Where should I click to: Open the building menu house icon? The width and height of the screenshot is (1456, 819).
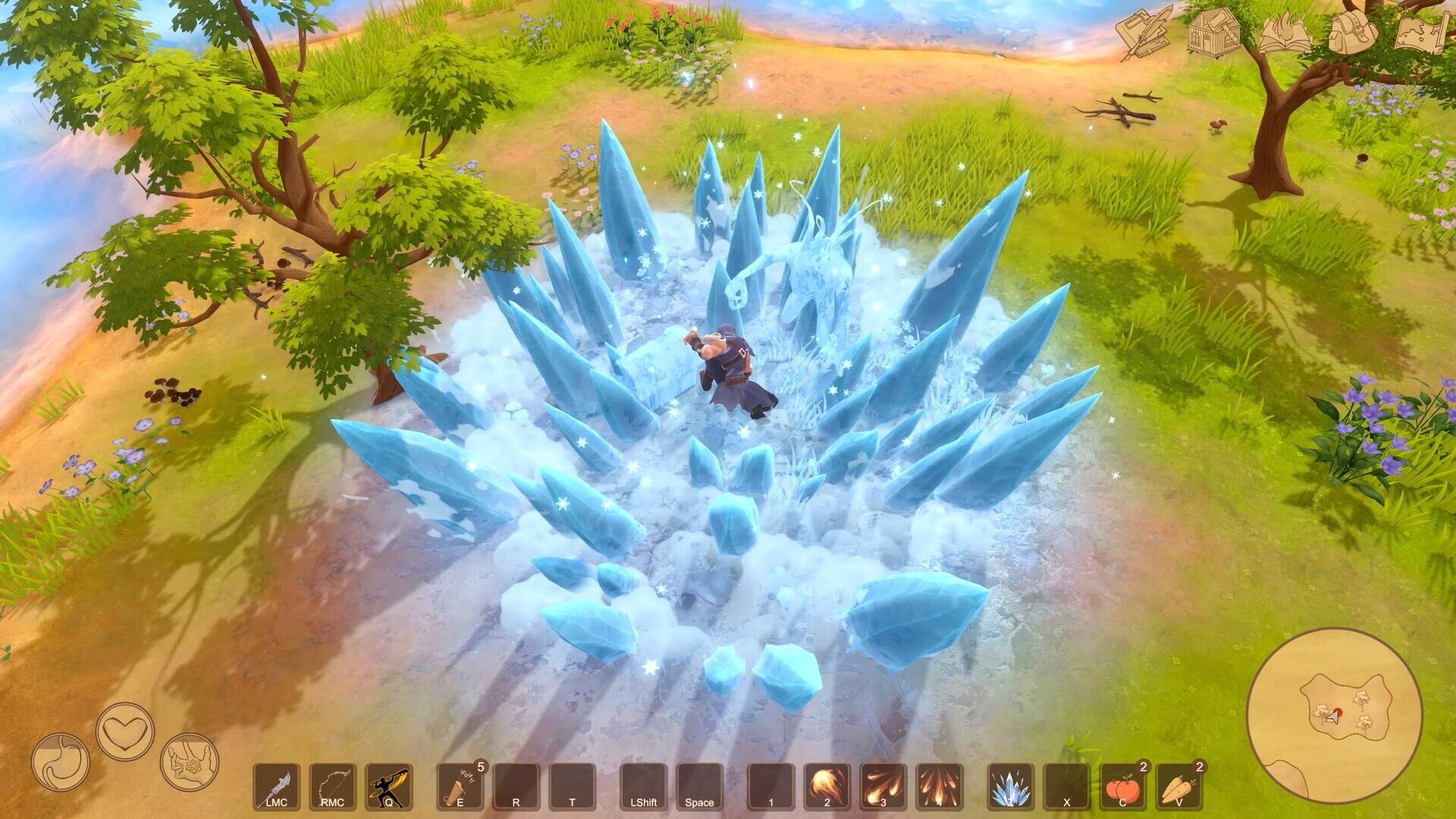point(1213,33)
